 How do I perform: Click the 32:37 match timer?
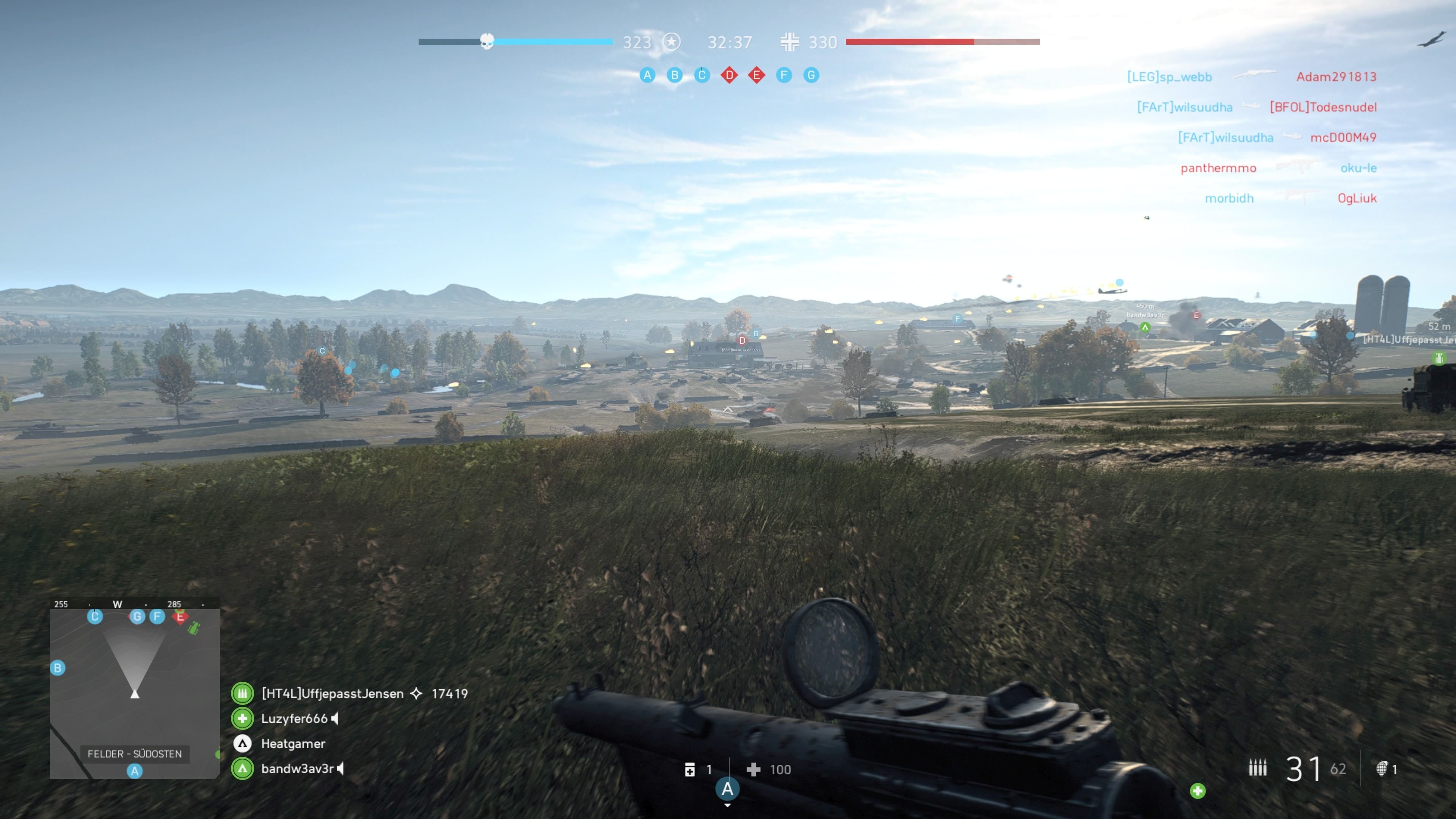pos(730,42)
